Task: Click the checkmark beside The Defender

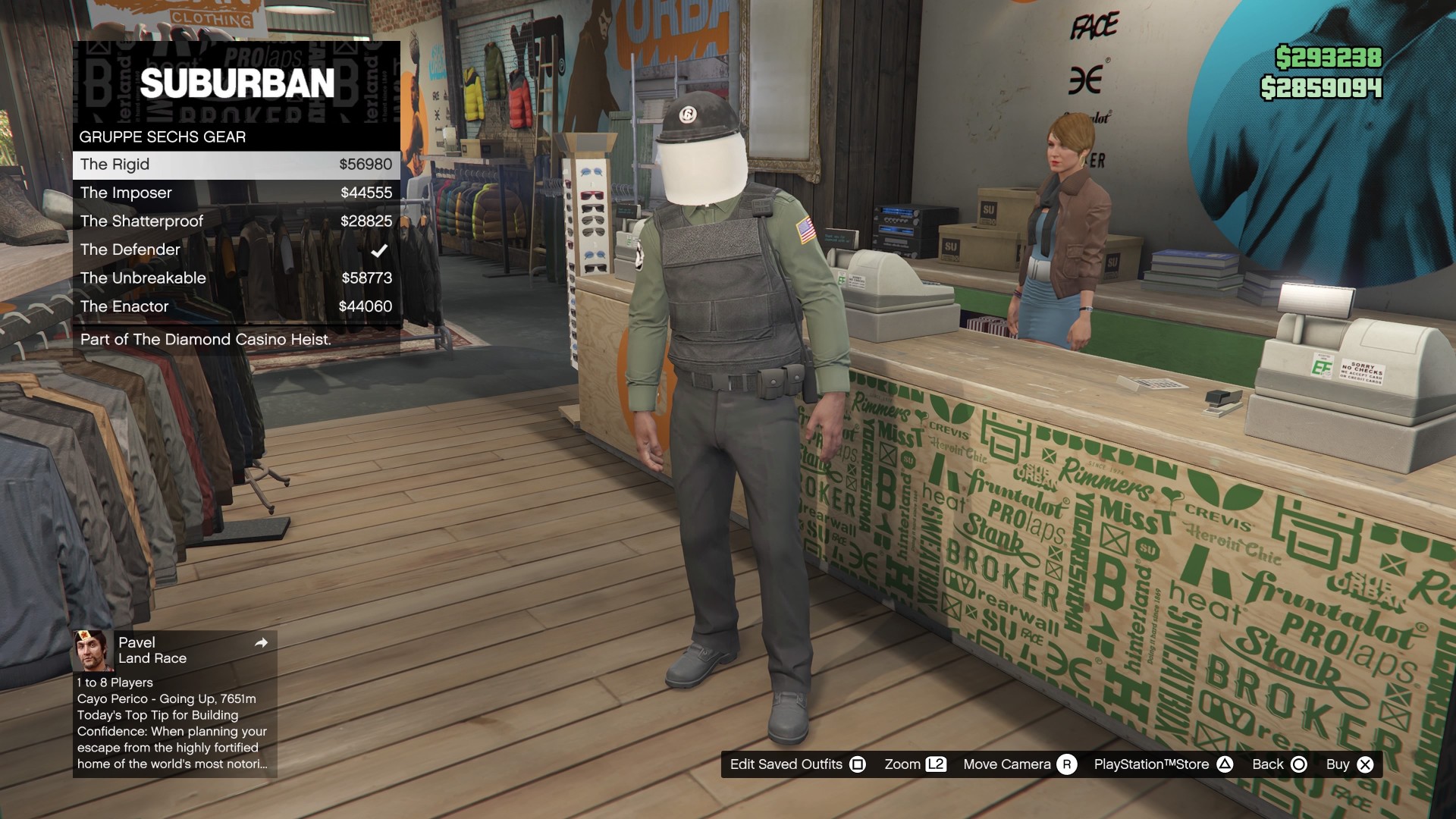Action: click(379, 250)
